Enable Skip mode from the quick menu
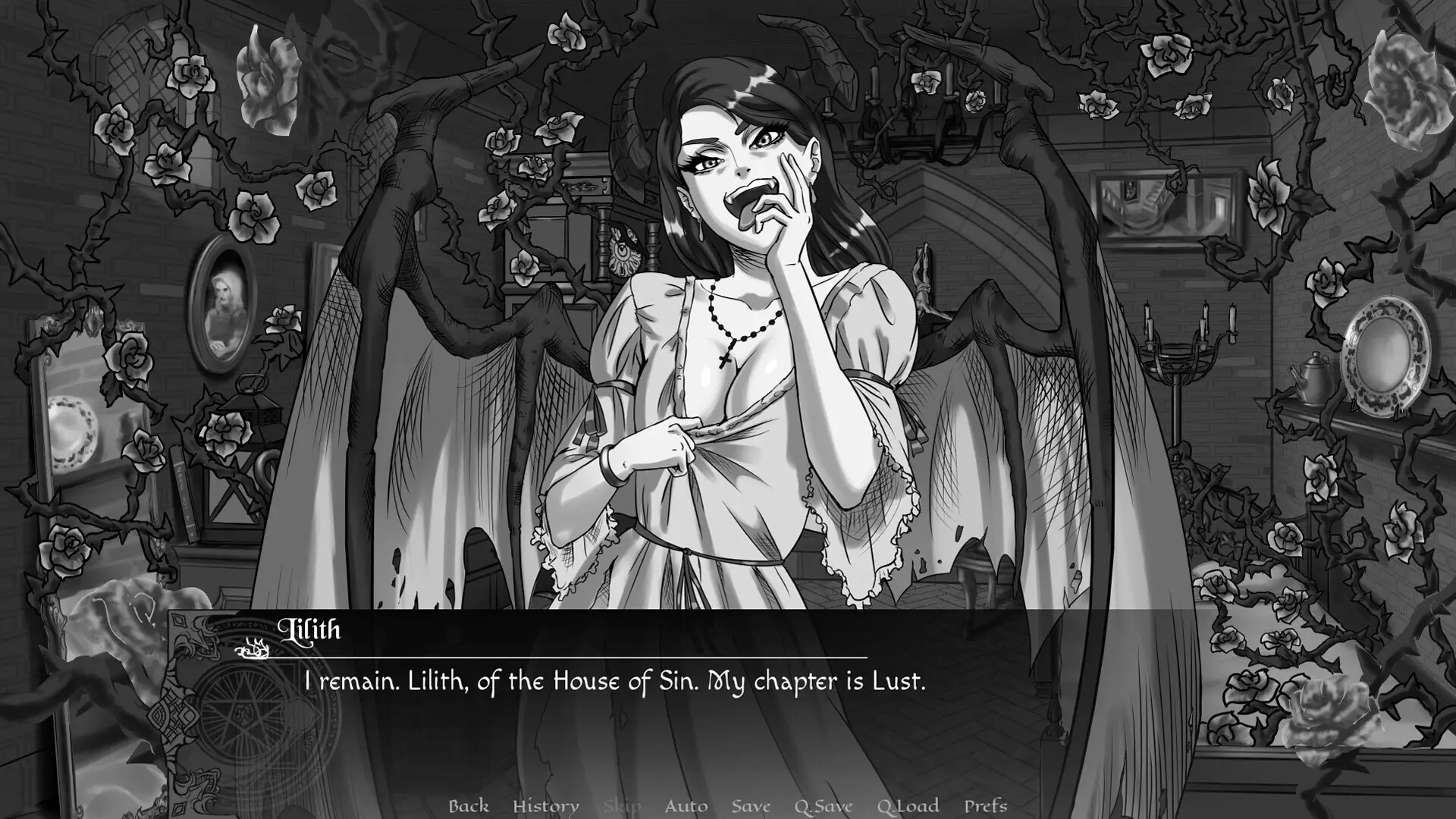 coord(622,806)
